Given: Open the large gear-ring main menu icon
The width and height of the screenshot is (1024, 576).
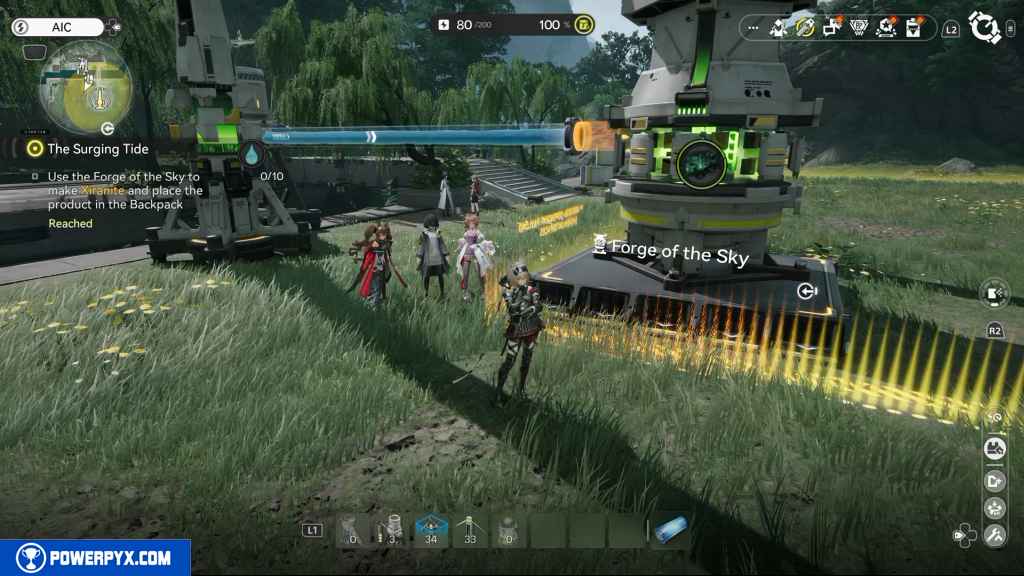Looking at the screenshot, I should tap(986, 28).
